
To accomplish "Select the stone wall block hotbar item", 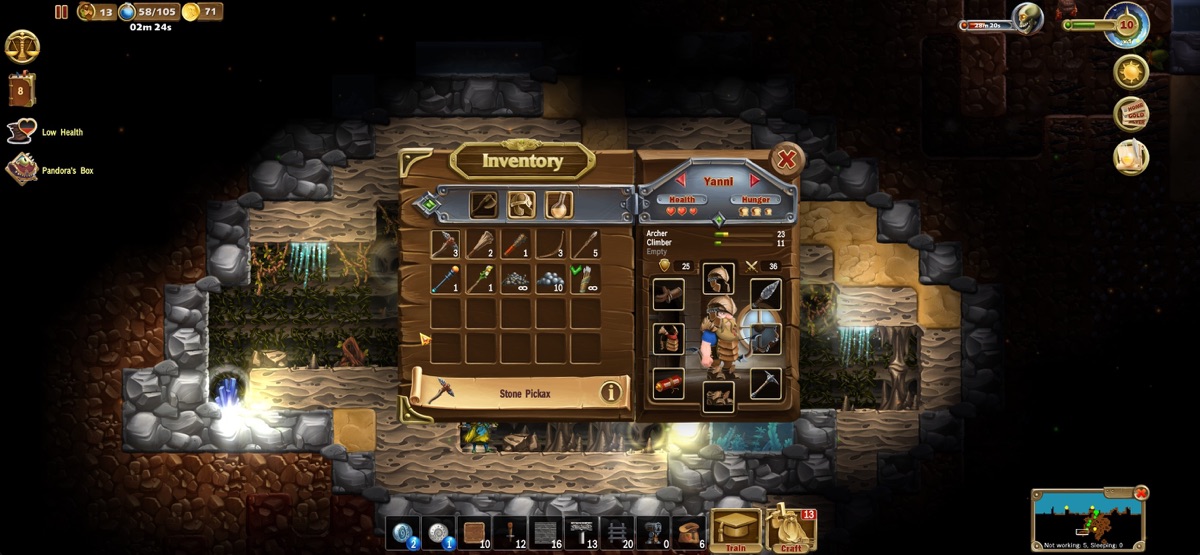I will (x=545, y=532).
